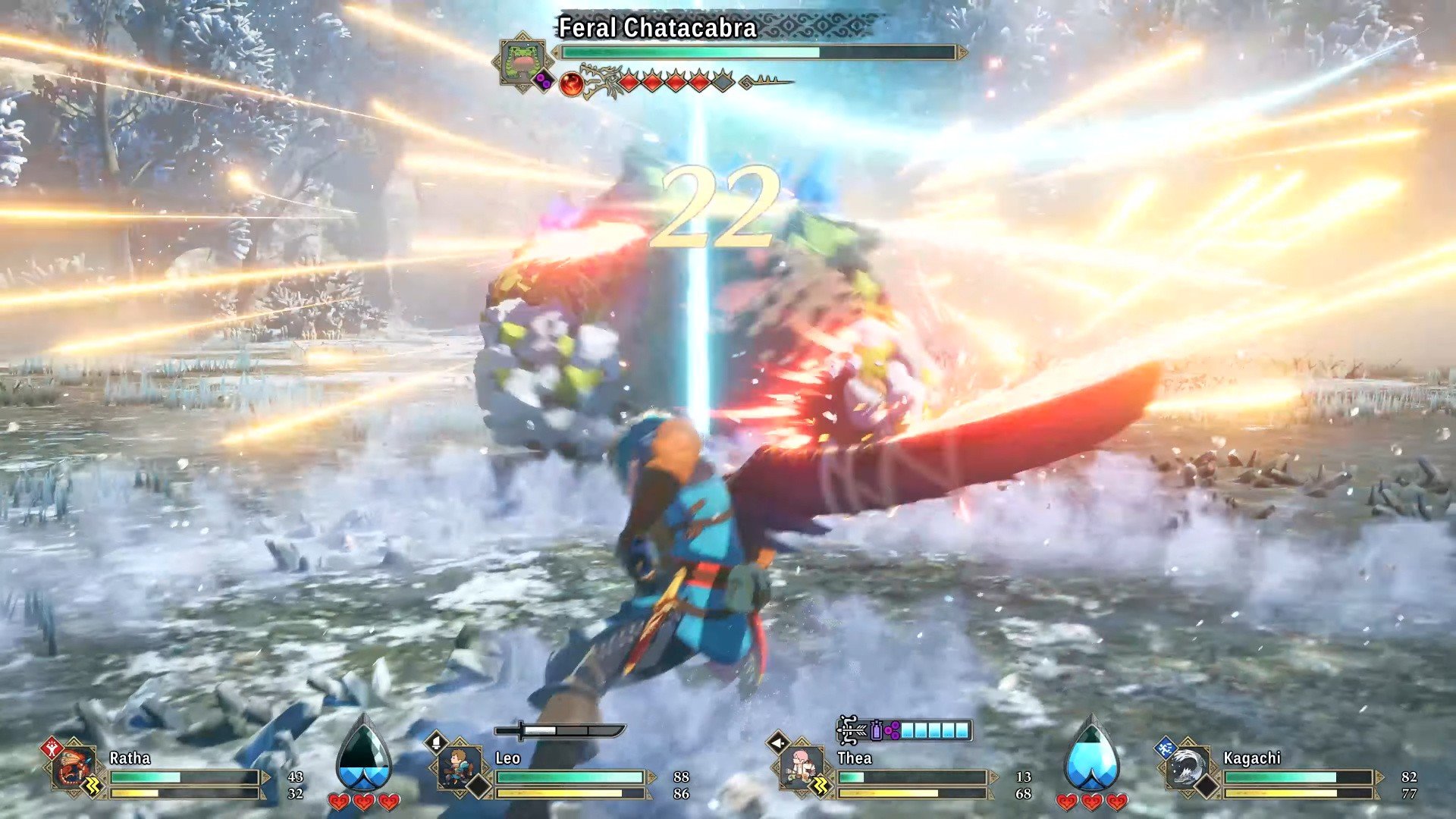Click Ratha's yellow thunder attack badge
1456x819 pixels.
coord(92,783)
